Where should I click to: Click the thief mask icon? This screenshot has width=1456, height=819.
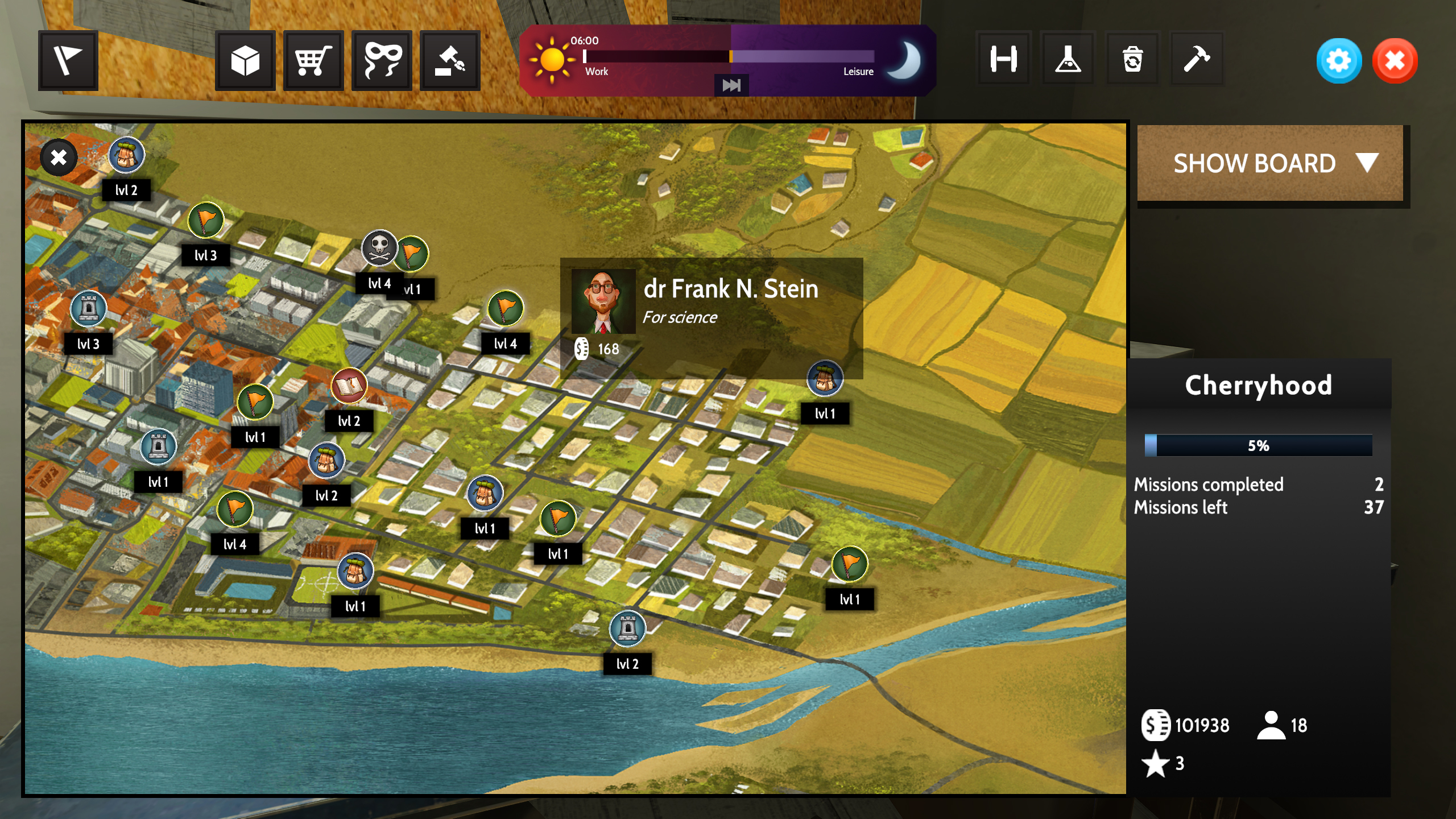point(382,60)
